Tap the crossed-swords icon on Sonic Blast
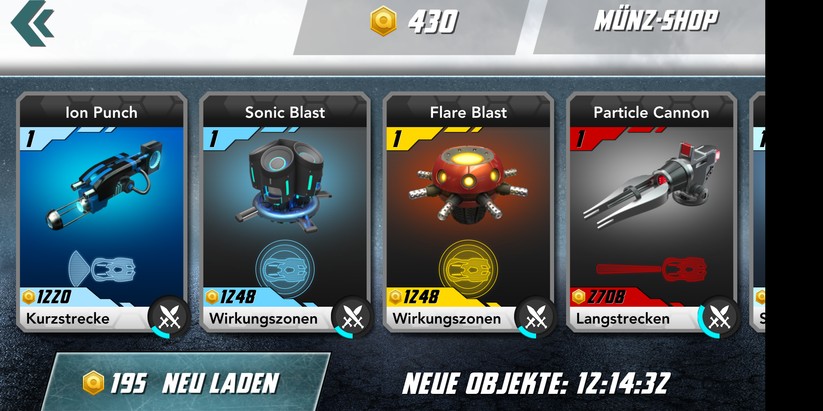 (x=352, y=318)
